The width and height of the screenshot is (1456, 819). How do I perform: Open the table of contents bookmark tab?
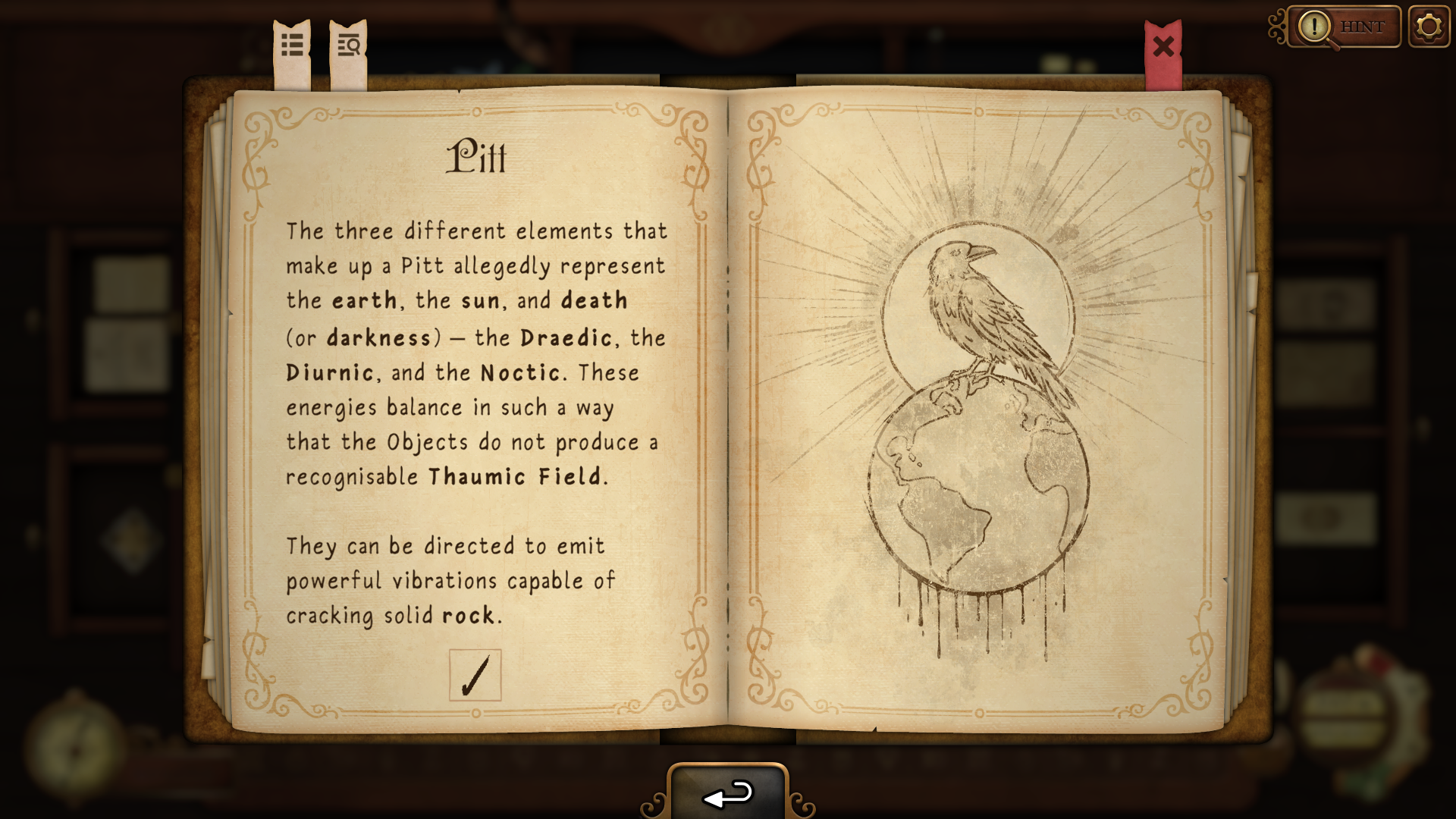(x=292, y=45)
